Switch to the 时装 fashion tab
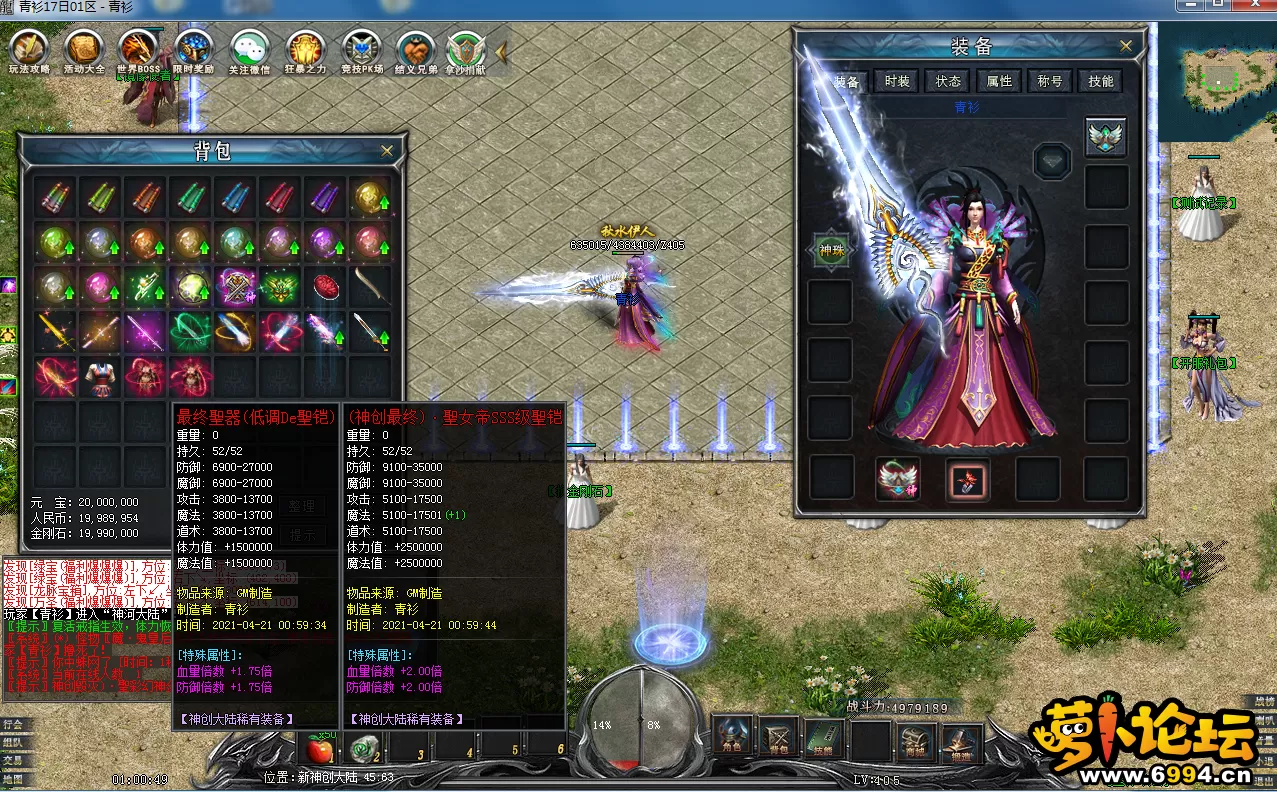 point(897,81)
